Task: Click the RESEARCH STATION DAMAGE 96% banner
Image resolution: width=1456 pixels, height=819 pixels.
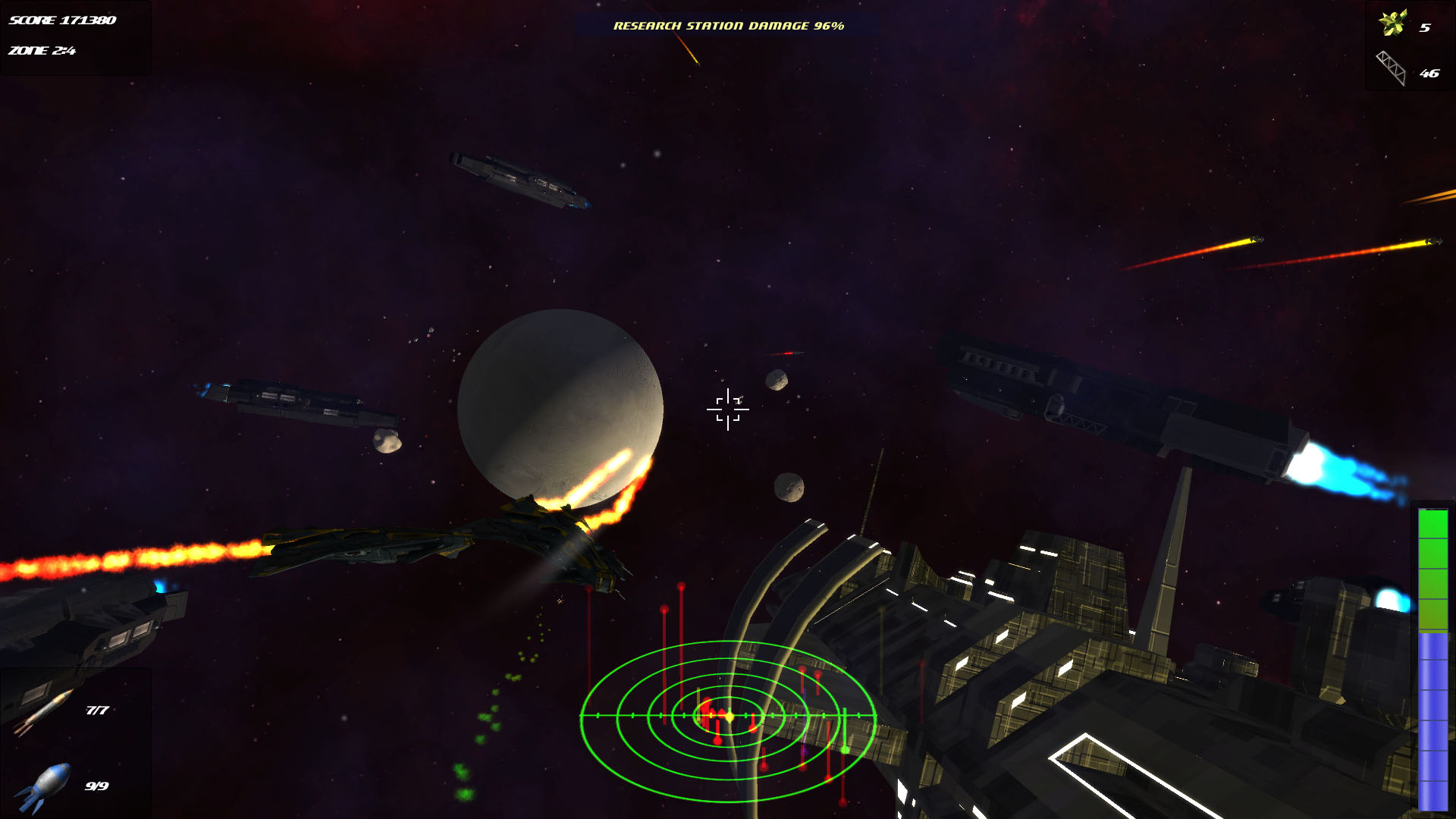Action: [728, 25]
